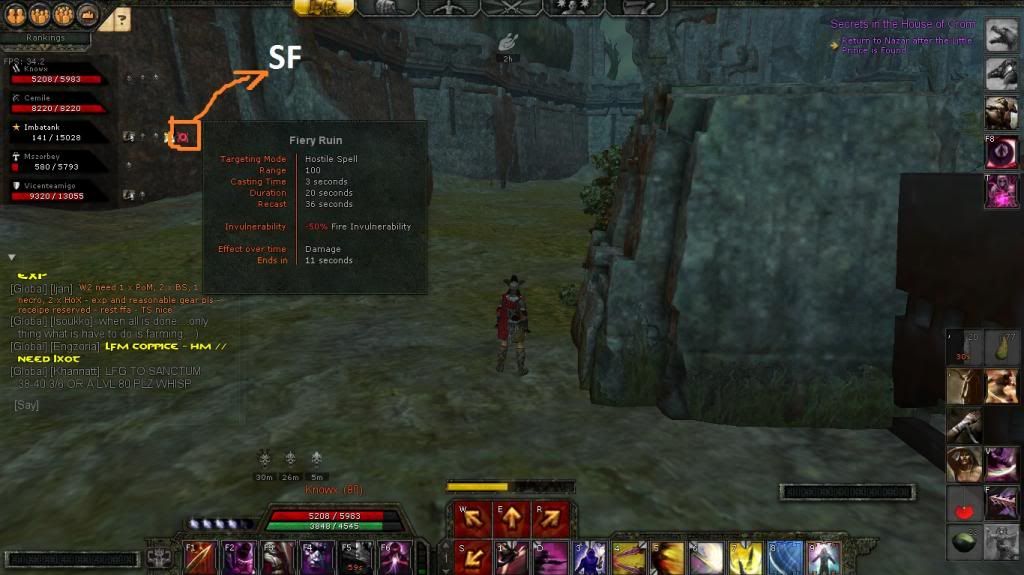Activate the upper-left attack arrow (W)
Viewport: 1024px width, 575px height.
click(469, 519)
